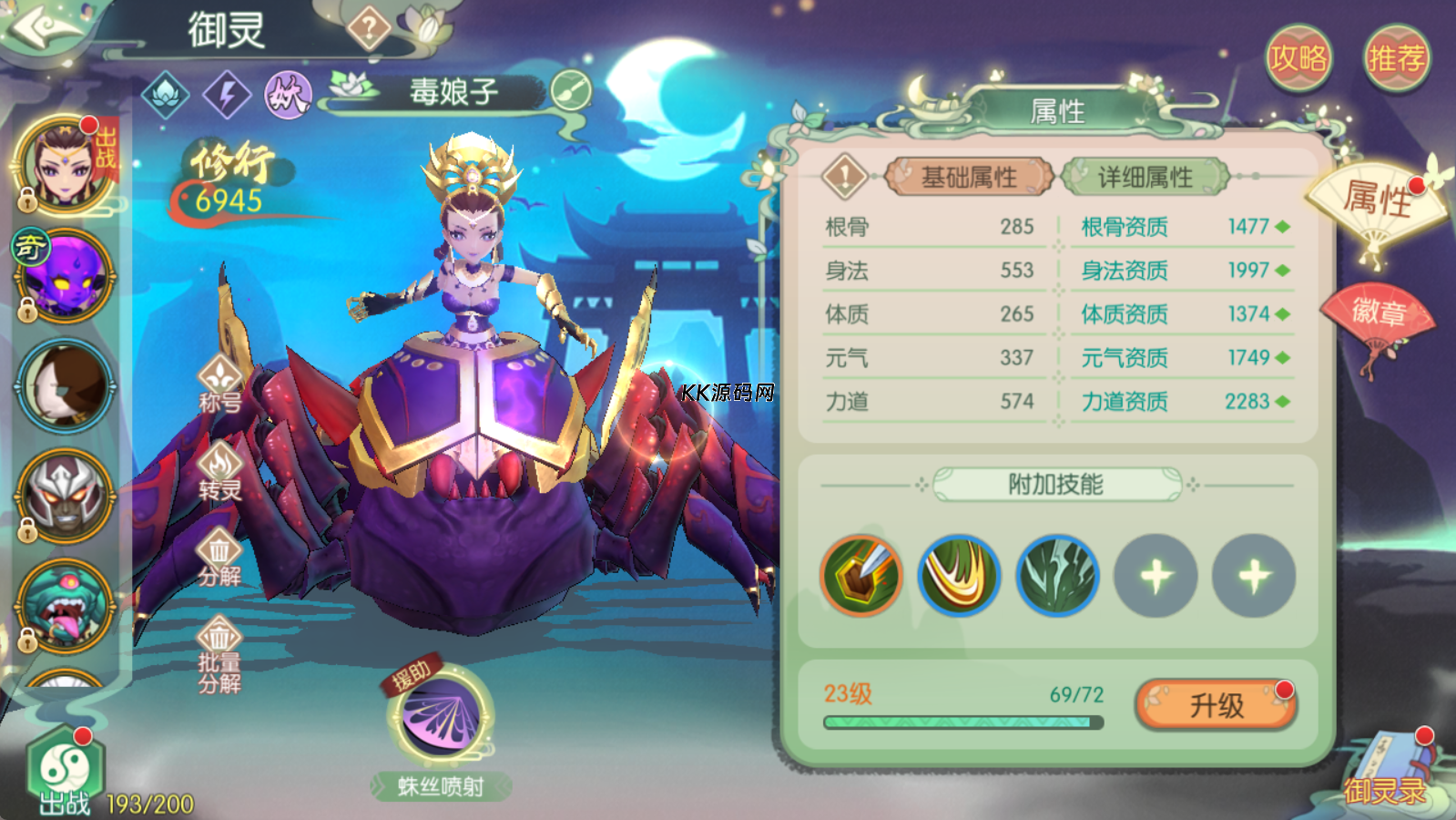The height and width of the screenshot is (820, 1456).
Task: Click the 升级 upgrade button
Action: (x=1217, y=705)
